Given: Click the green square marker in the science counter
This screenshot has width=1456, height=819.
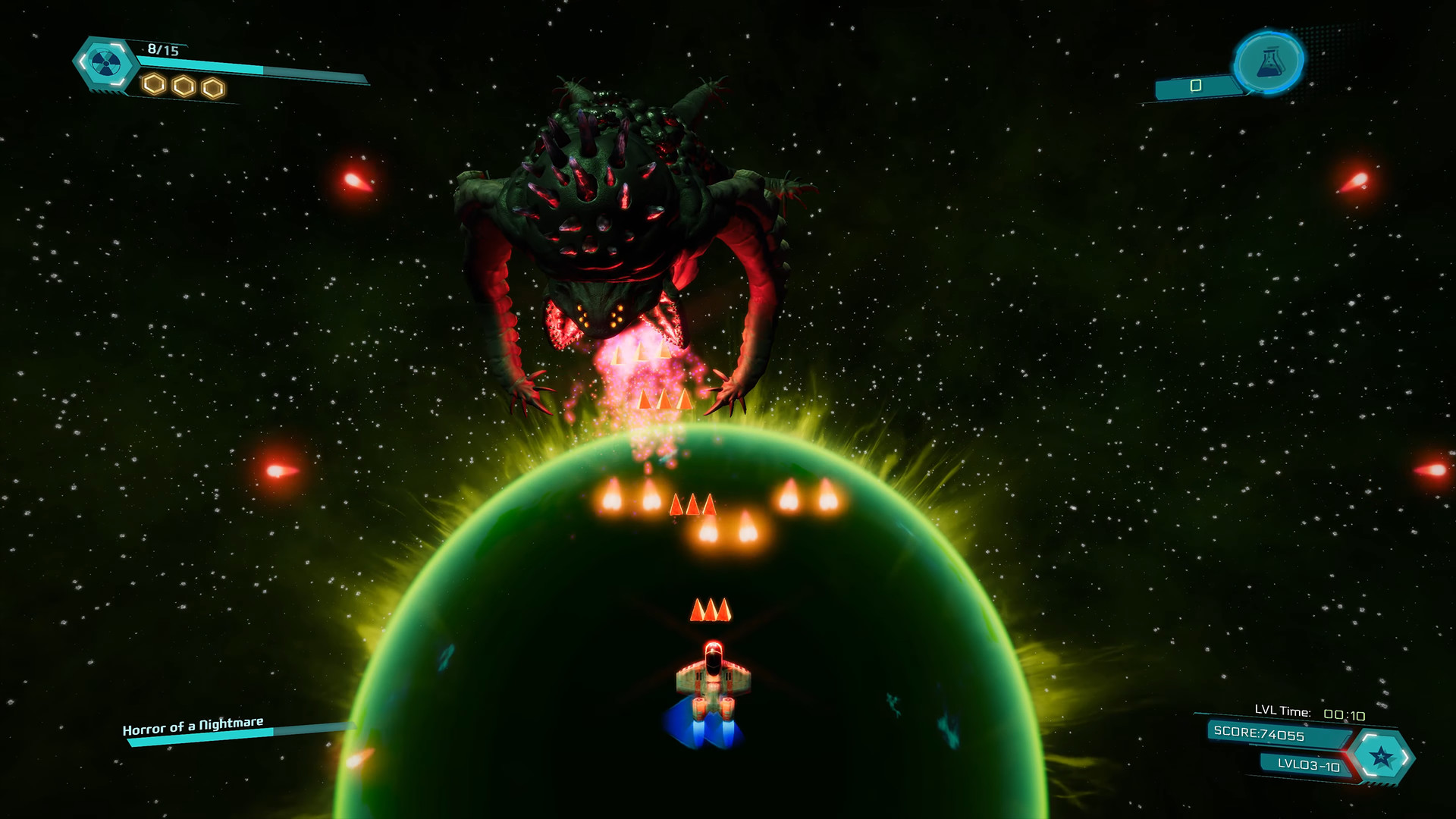Looking at the screenshot, I should (1195, 86).
